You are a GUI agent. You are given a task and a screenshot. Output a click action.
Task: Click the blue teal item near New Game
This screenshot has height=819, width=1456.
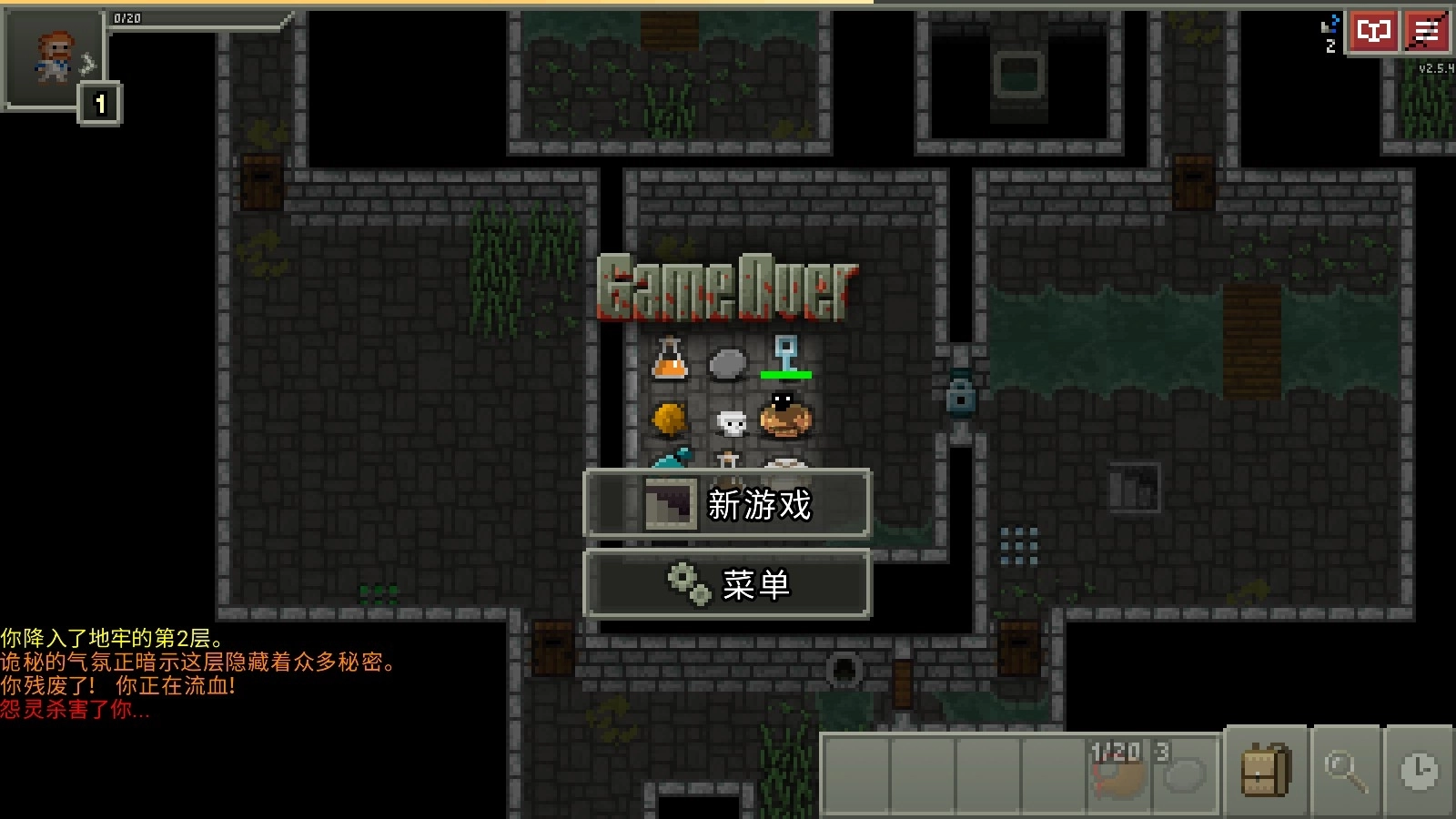point(671,460)
